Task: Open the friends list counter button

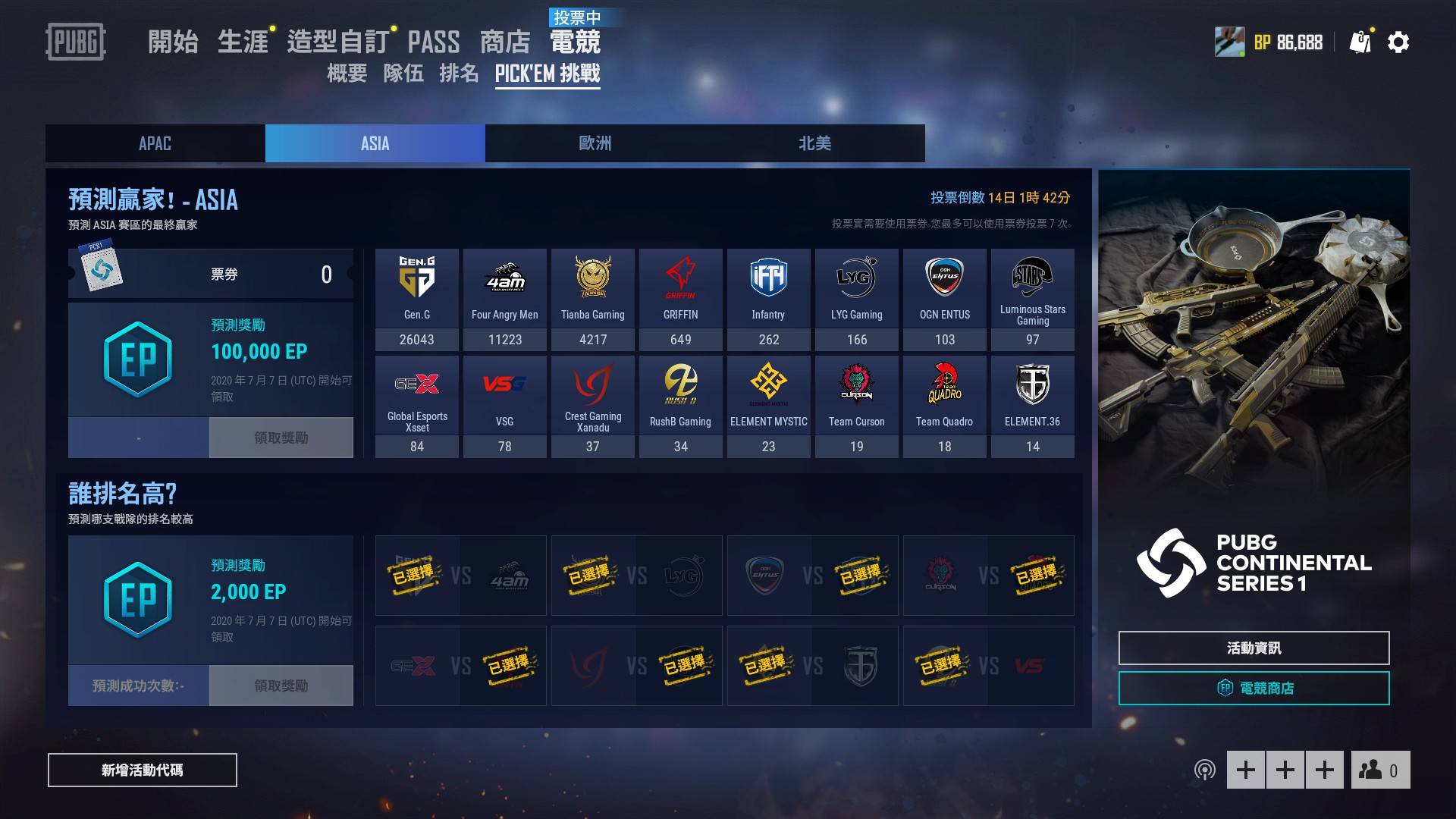Action: tap(1379, 770)
